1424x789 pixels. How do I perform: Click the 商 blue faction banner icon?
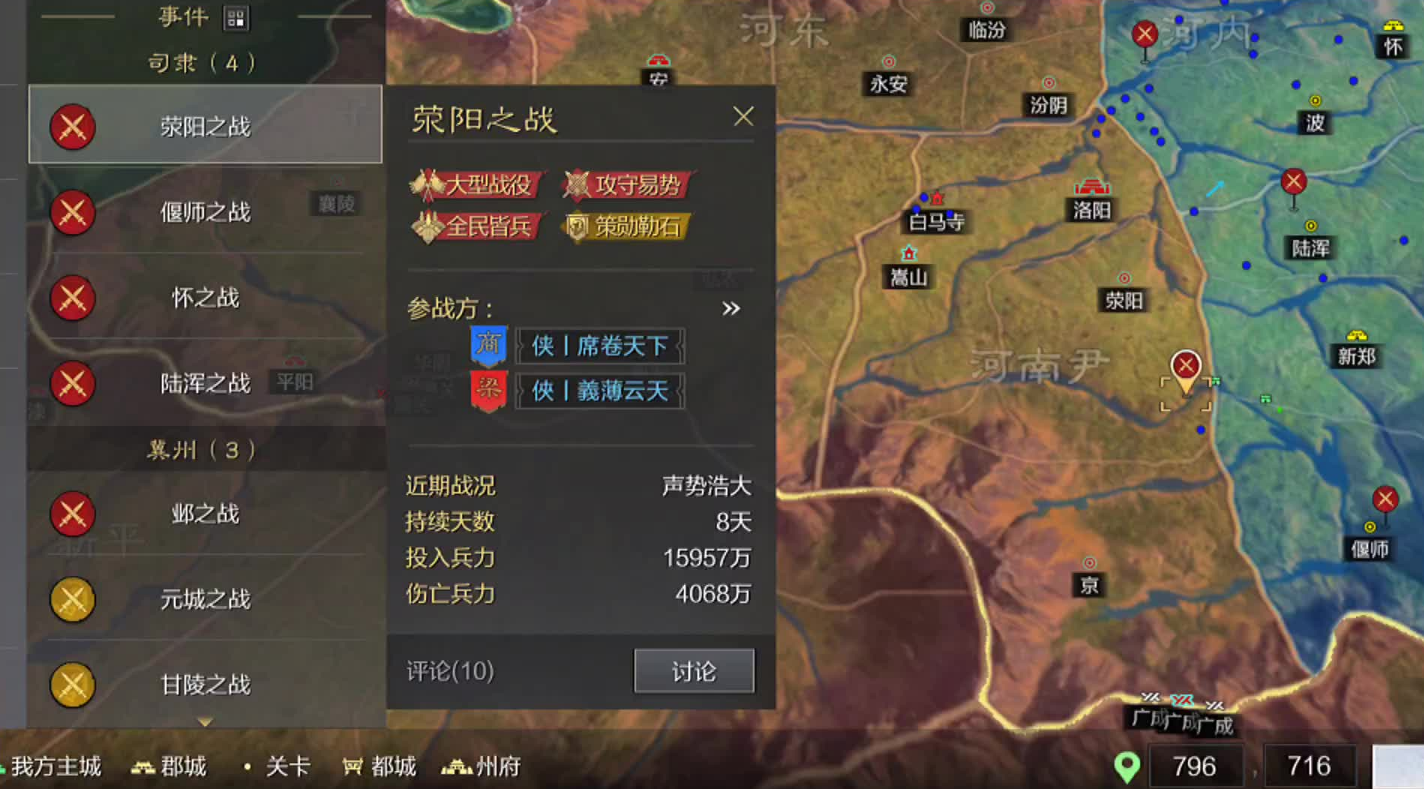click(x=489, y=345)
